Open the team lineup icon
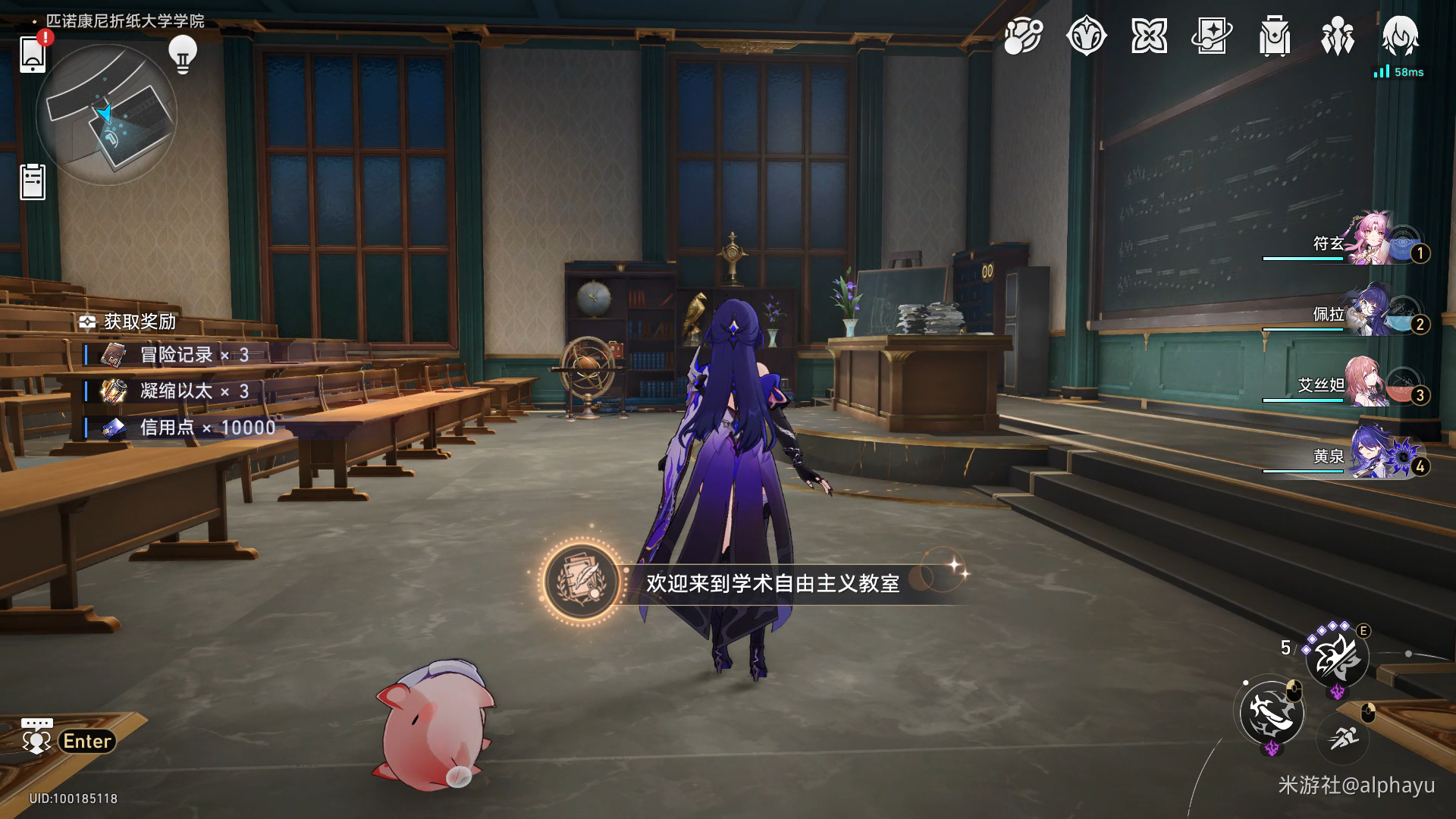The width and height of the screenshot is (1456, 819). [1338, 36]
